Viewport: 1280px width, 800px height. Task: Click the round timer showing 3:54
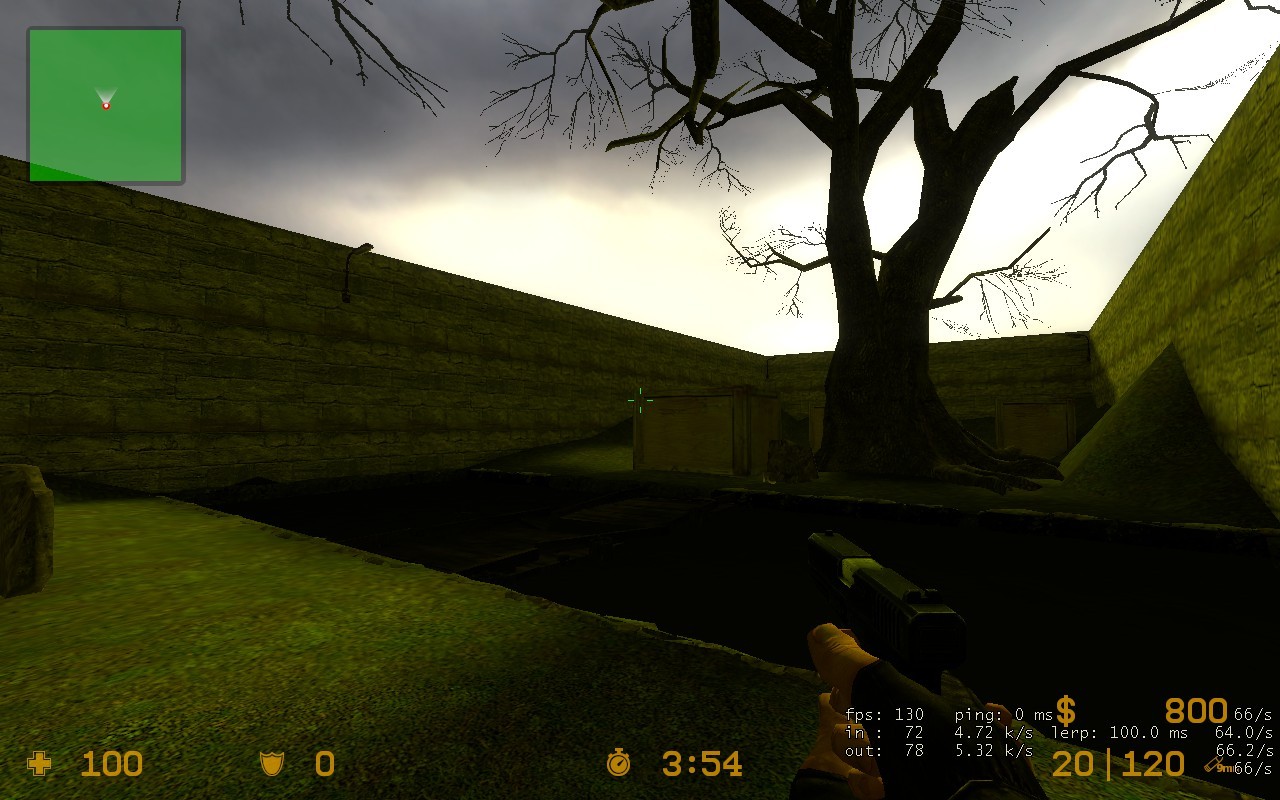(x=700, y=765)
